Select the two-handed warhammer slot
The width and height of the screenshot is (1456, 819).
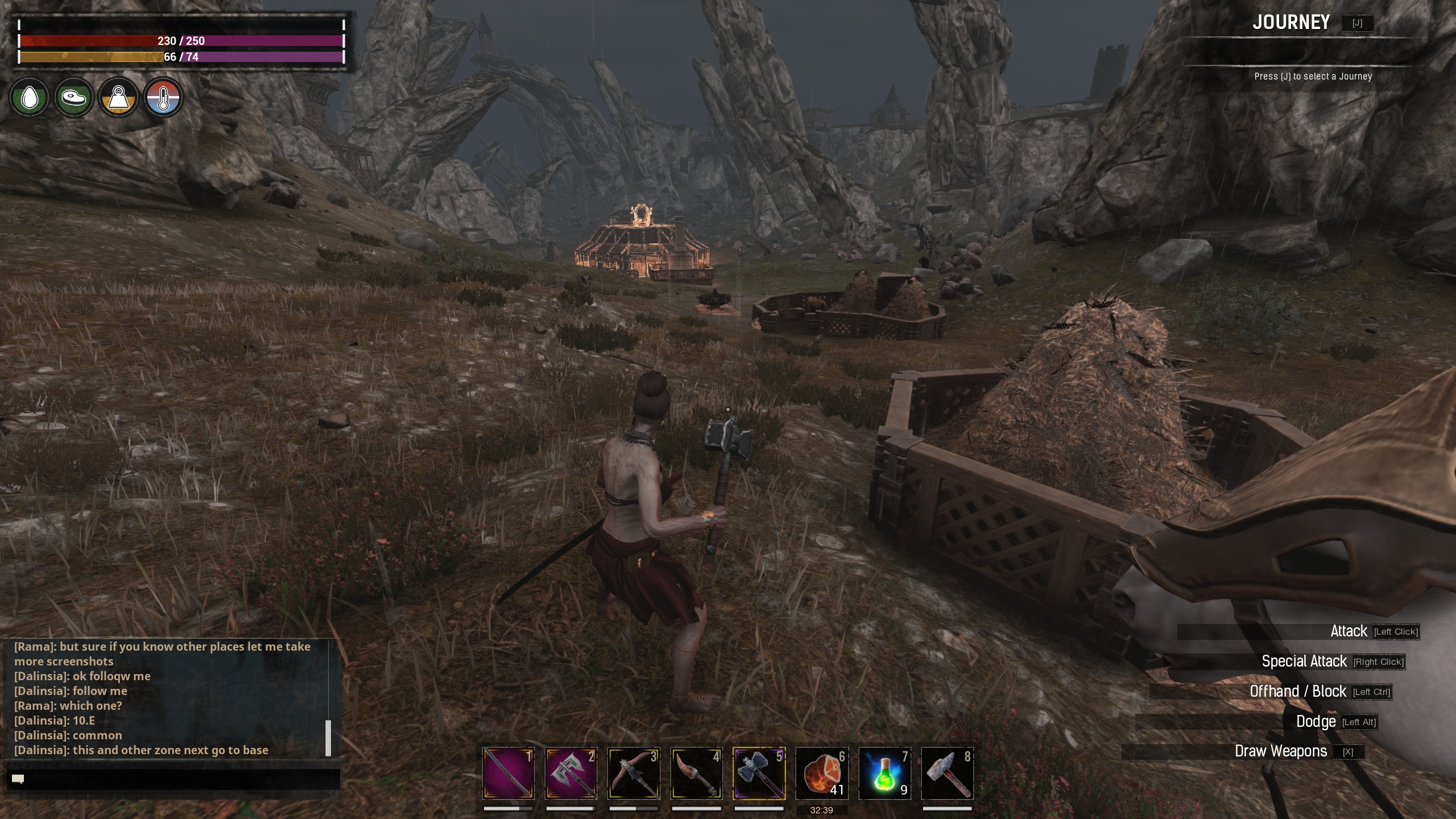pyautogui.click(x=759, y=773)
